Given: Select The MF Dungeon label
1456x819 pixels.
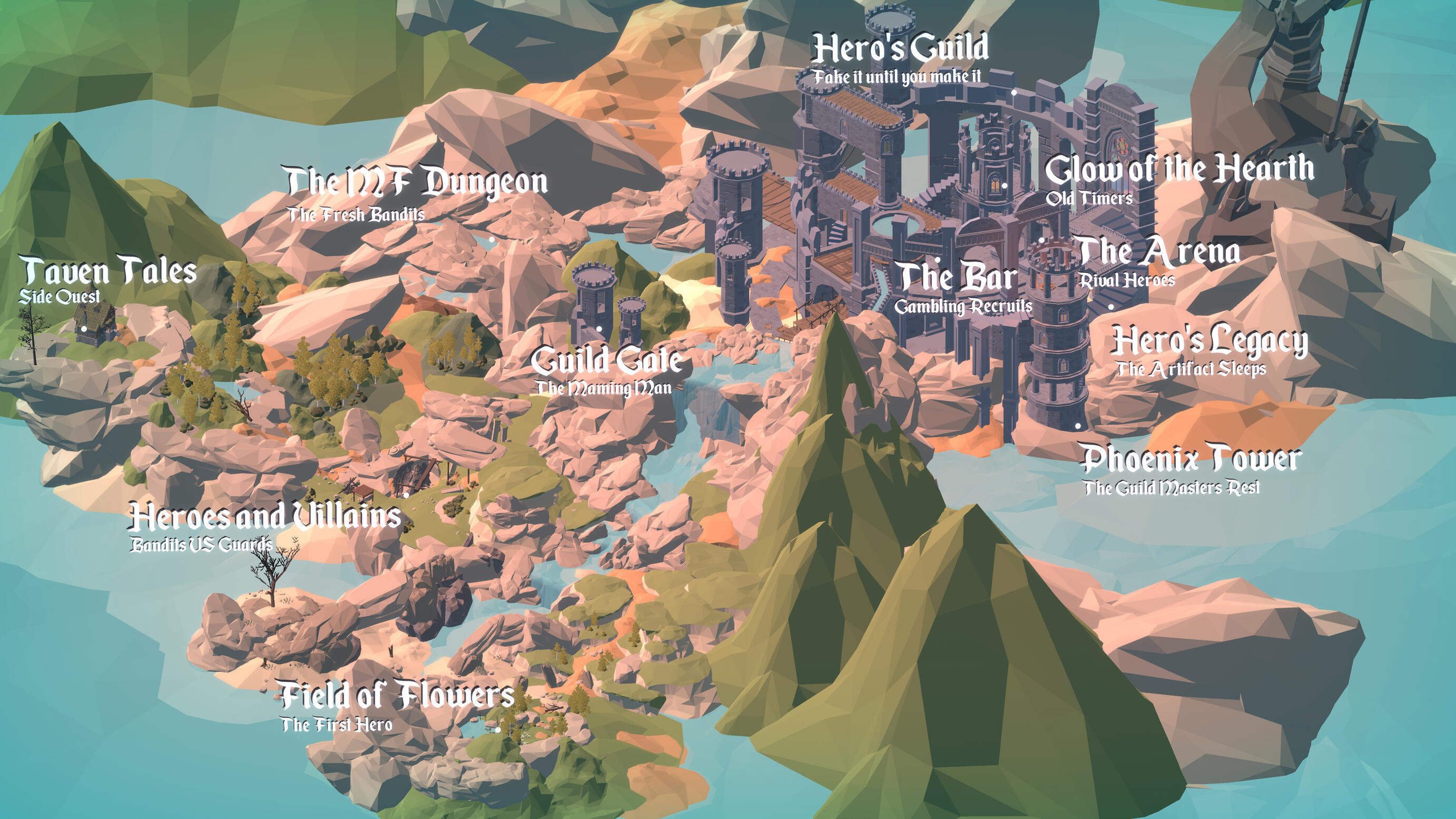Looking at the screenshot, I should [x=417, y=182].
